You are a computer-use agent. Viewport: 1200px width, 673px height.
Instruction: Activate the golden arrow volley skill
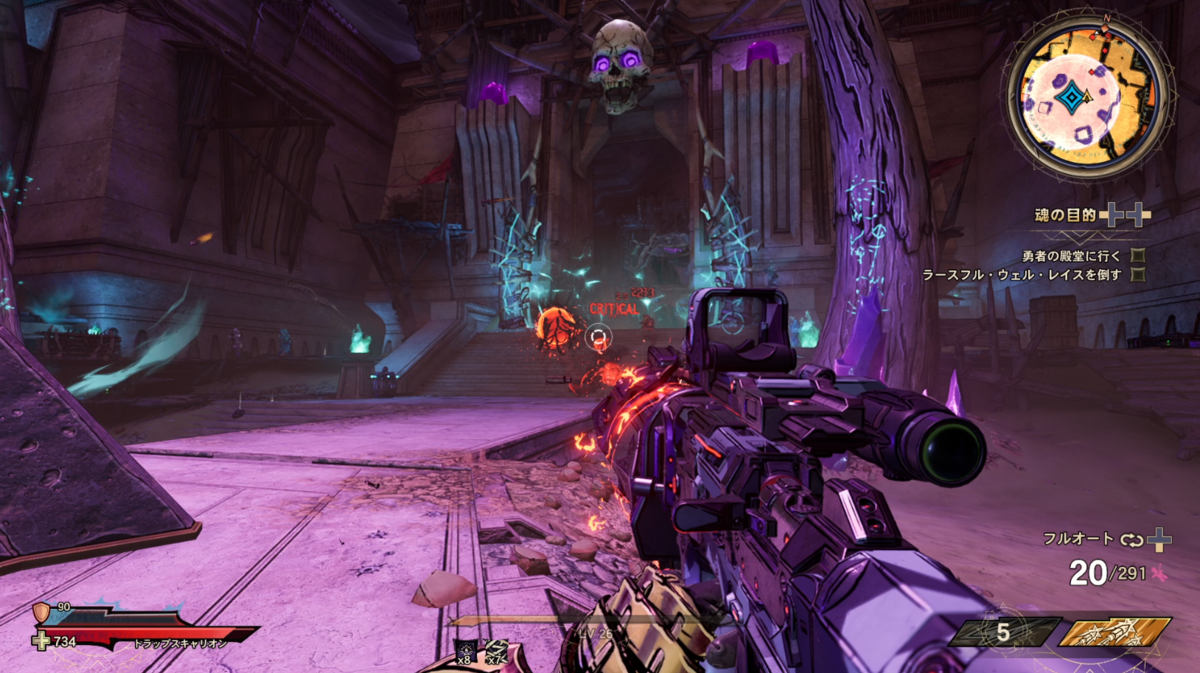click(x=1114, y=632)
